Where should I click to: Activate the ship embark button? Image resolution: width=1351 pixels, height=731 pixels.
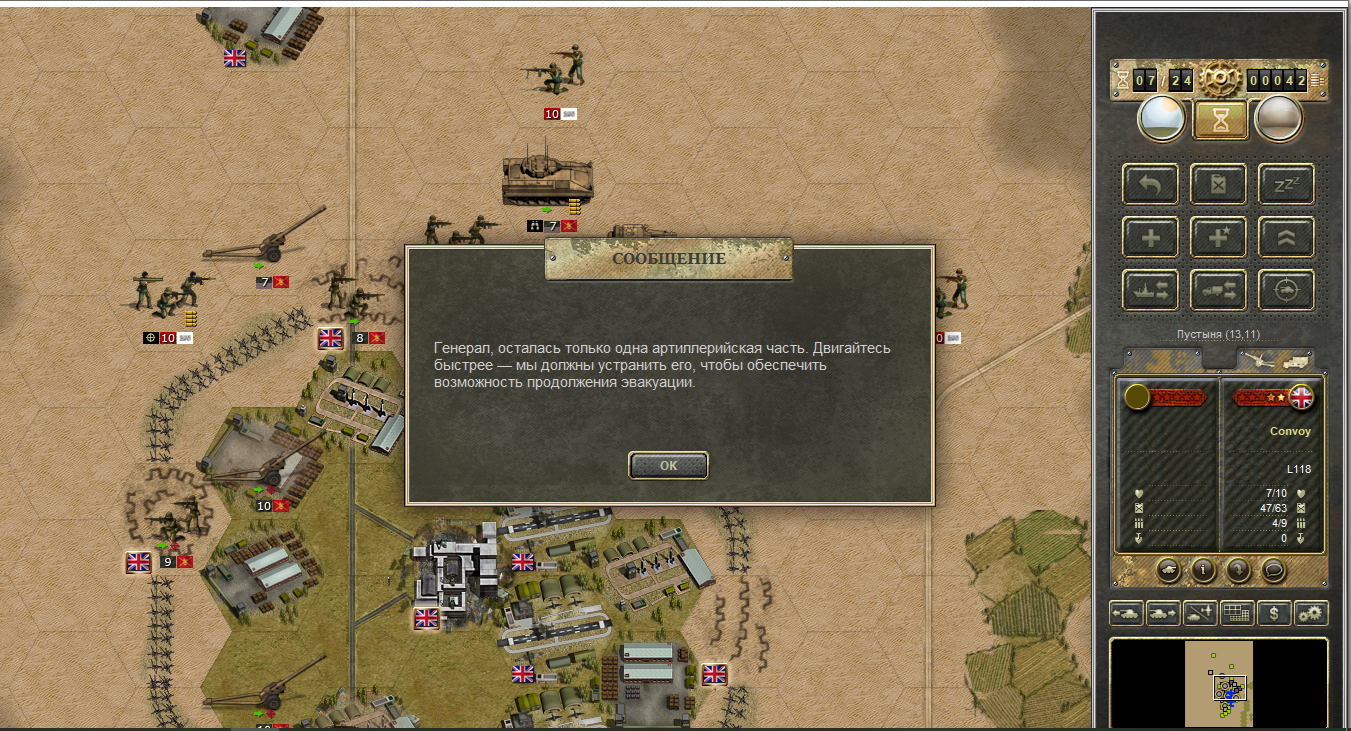1150,290
